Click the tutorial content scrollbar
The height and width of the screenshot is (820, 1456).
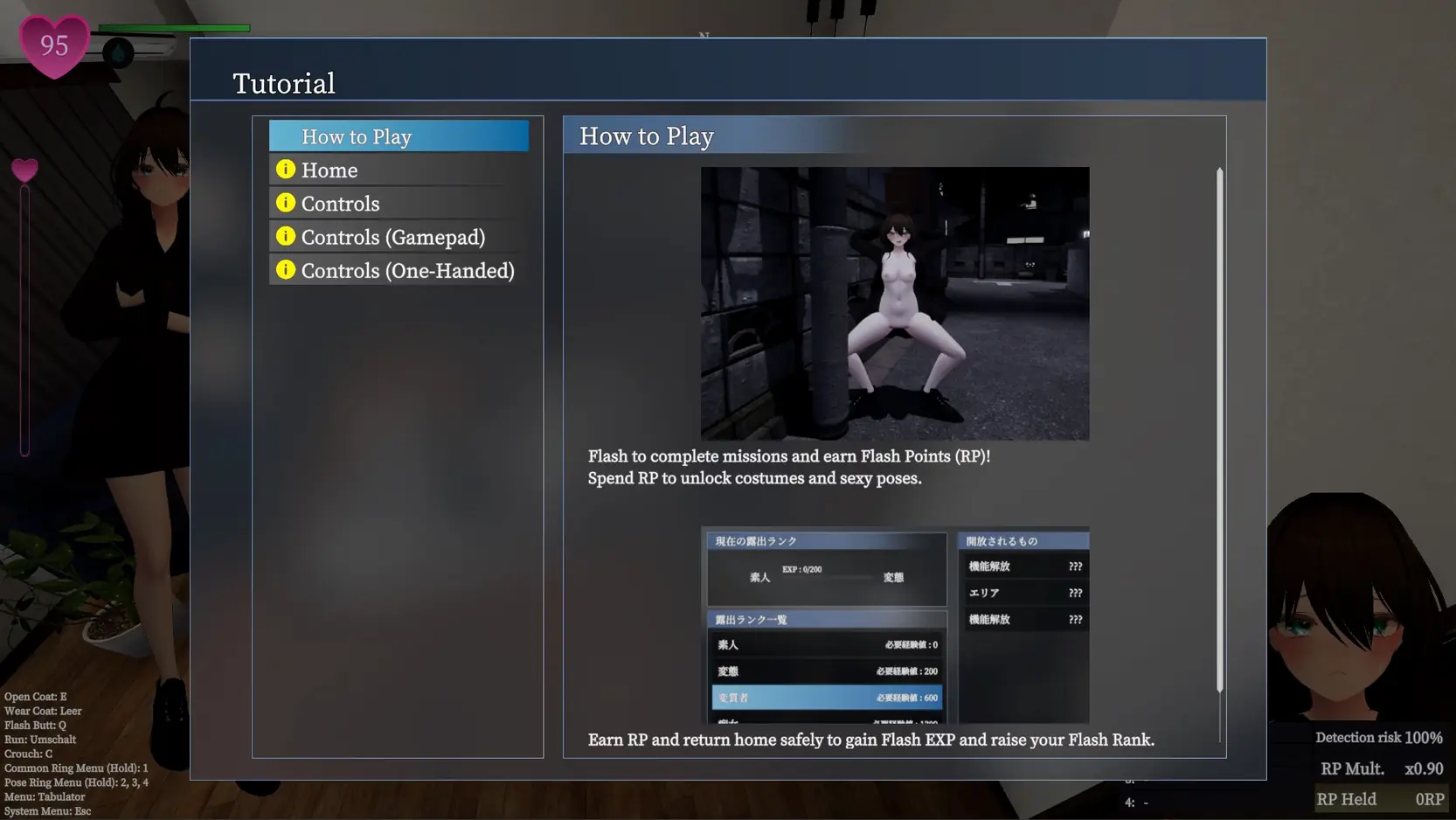click(1219, 430)
